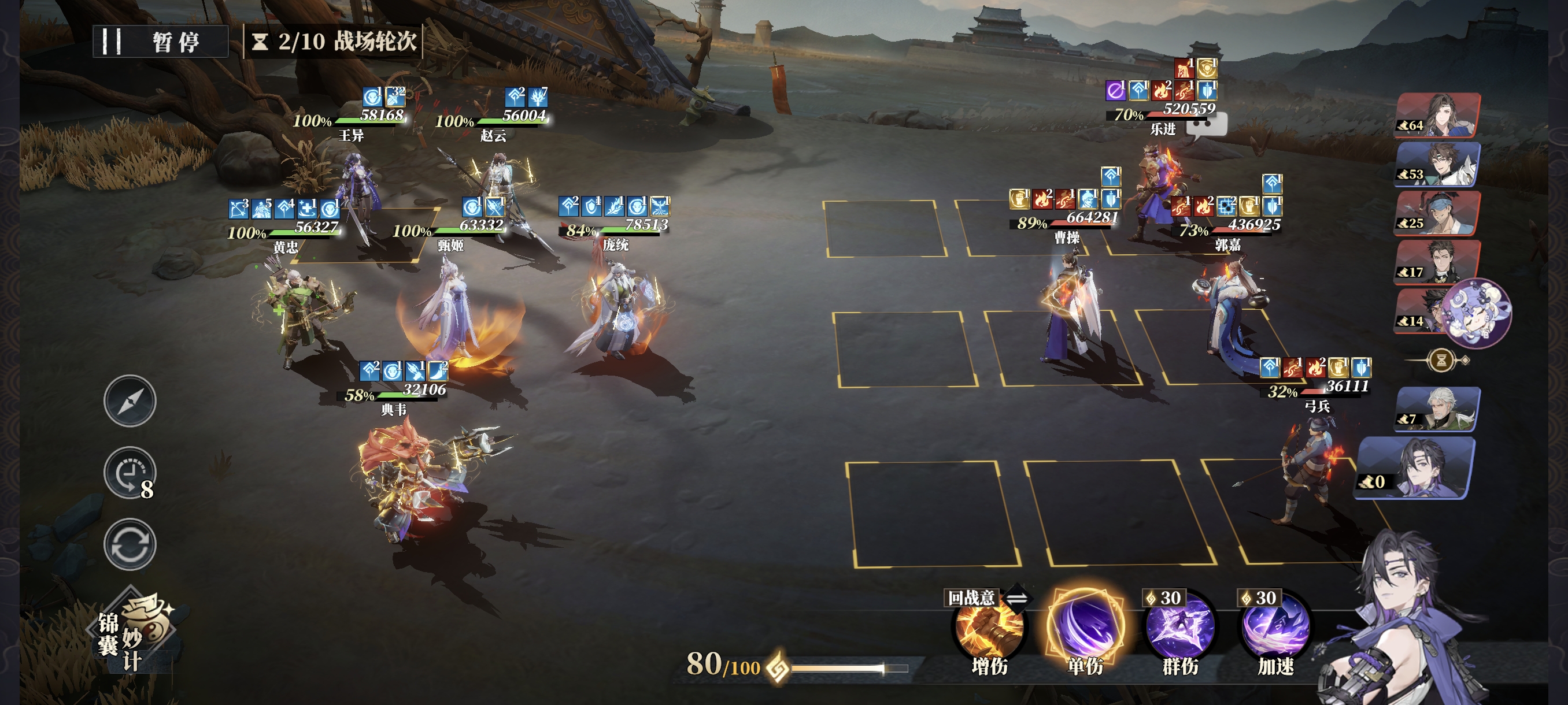Click the circular refresh arrows button
Screen dimensions: 1568x705
[x=130, y=544]
